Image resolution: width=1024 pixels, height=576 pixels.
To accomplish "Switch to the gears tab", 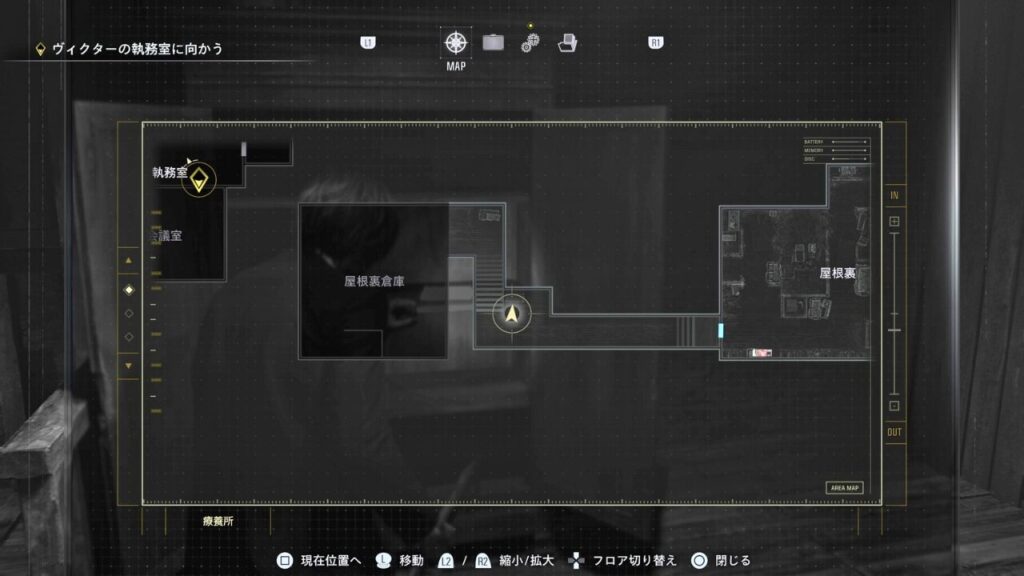I will [530, 43].
